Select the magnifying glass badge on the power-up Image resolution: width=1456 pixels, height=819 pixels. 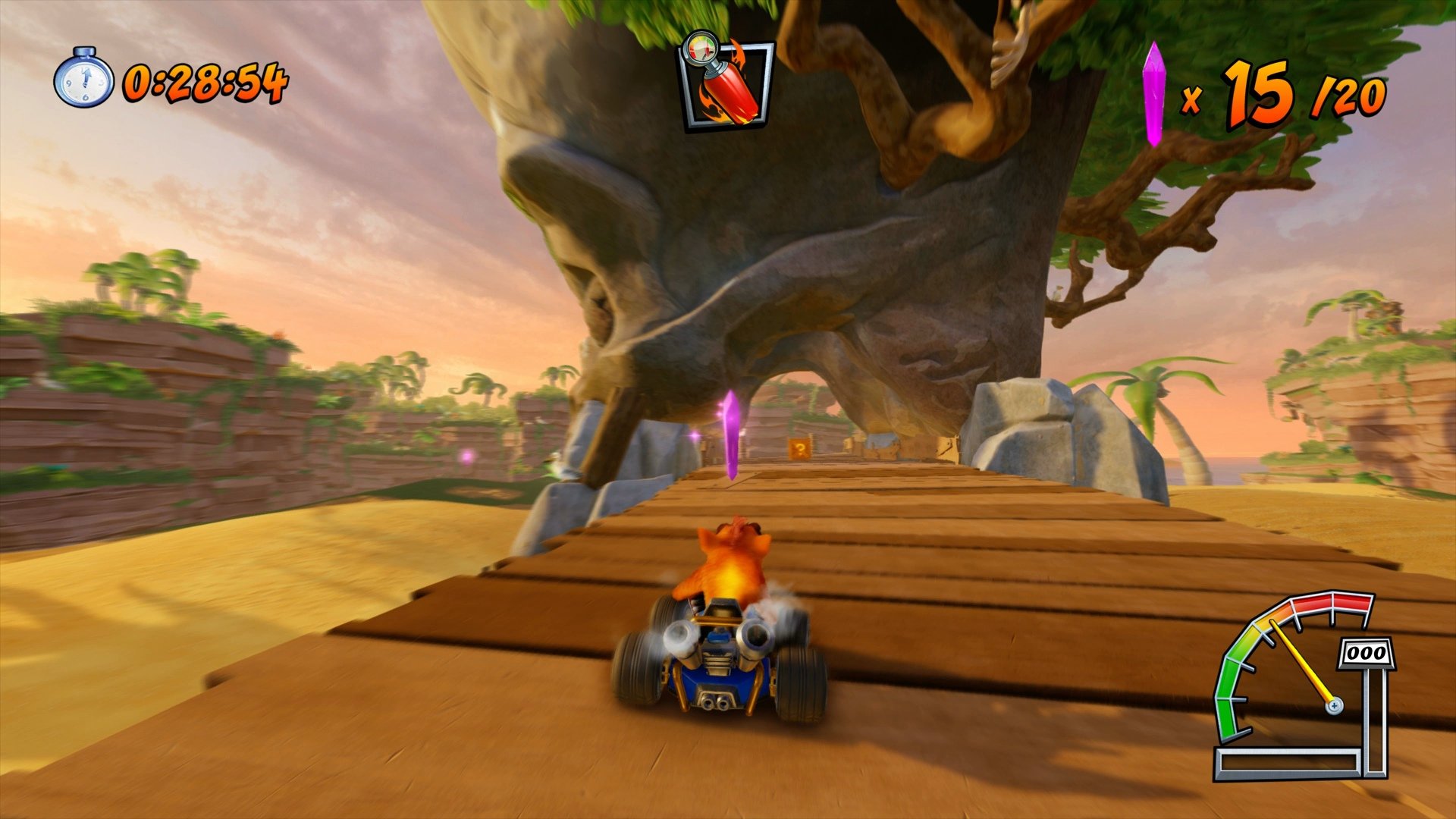(701, 49)
